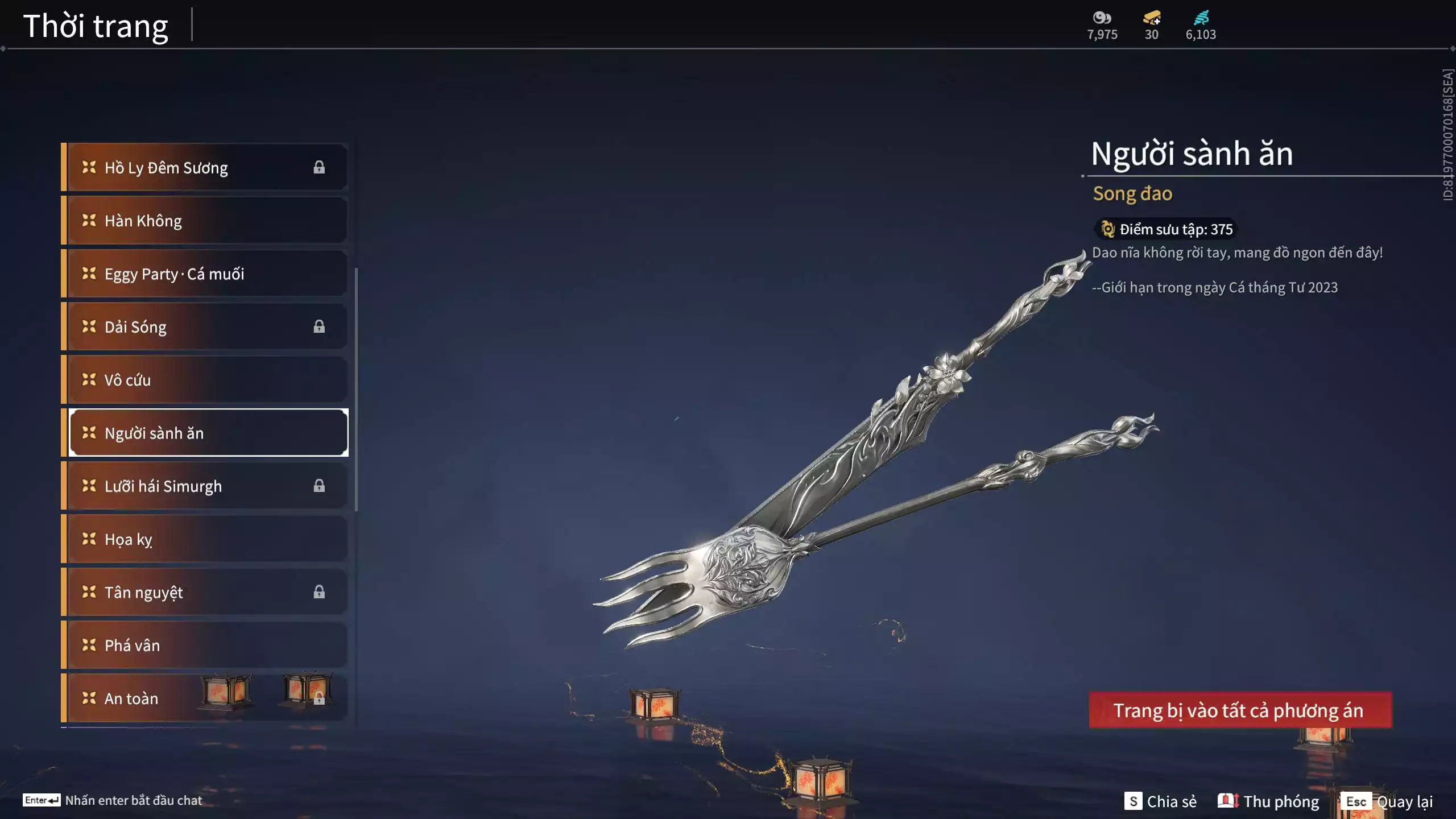Image resolution: width=1456 pixels, height=819 pixels.
Task: Select the Tân nguyệt skin entry
Action: point(205,592)
